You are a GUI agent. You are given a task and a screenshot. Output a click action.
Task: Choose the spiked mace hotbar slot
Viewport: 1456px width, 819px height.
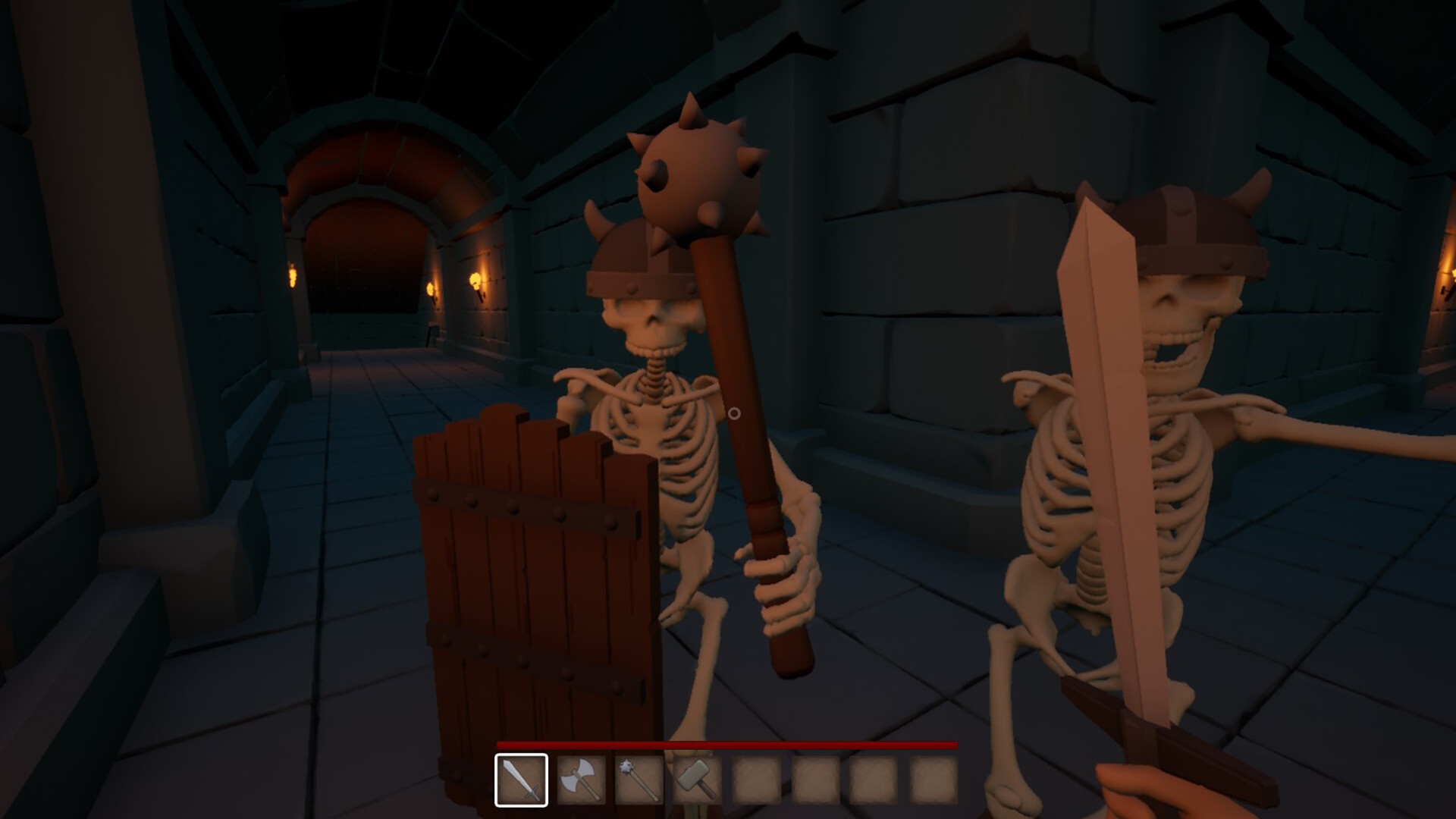click(639, 780)
